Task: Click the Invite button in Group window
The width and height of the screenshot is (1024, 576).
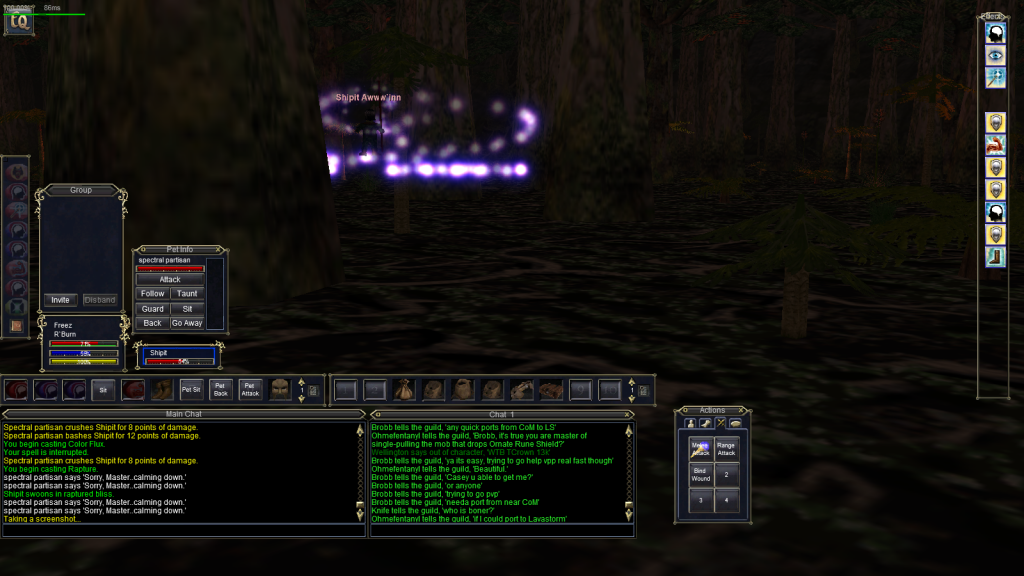Action: point(60,300)
